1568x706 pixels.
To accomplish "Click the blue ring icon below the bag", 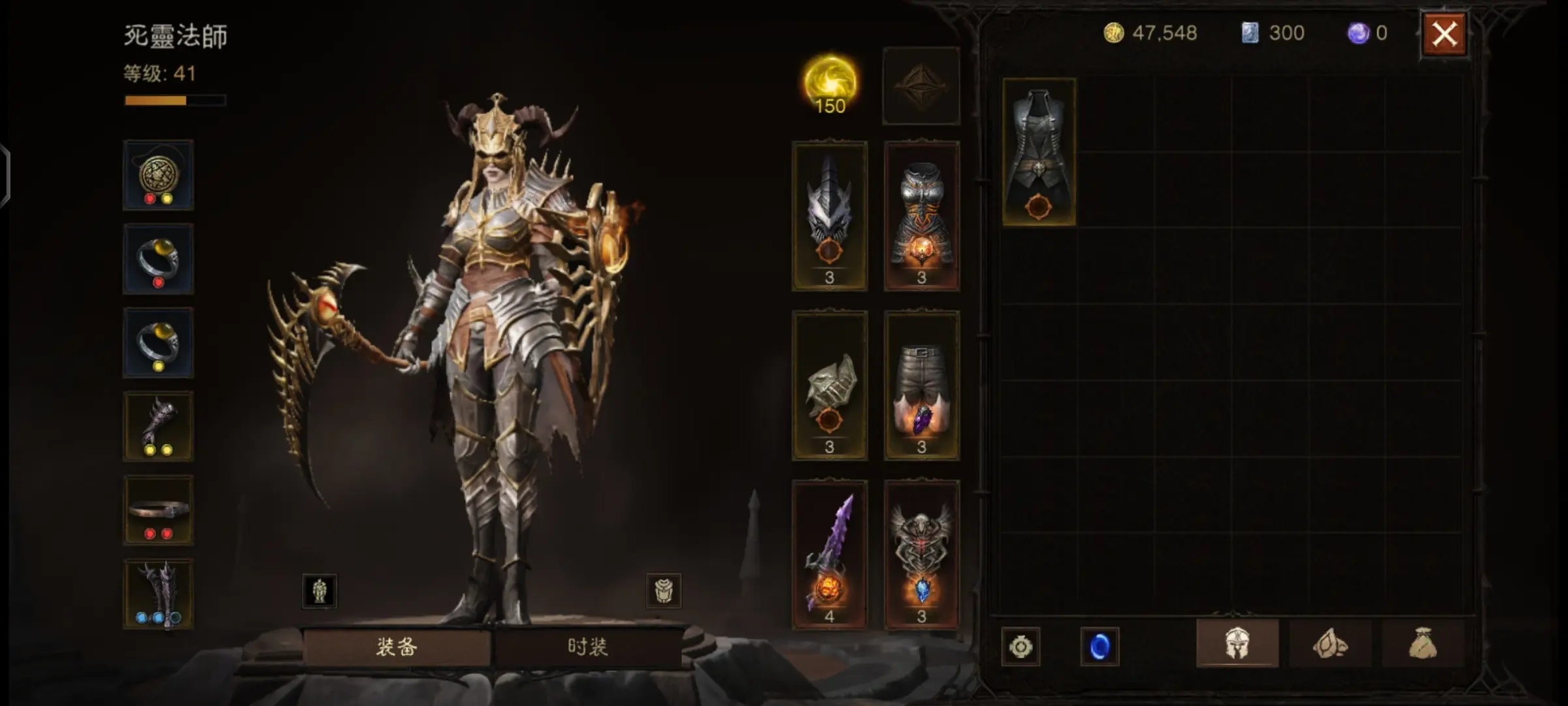I will (1100, 647).
